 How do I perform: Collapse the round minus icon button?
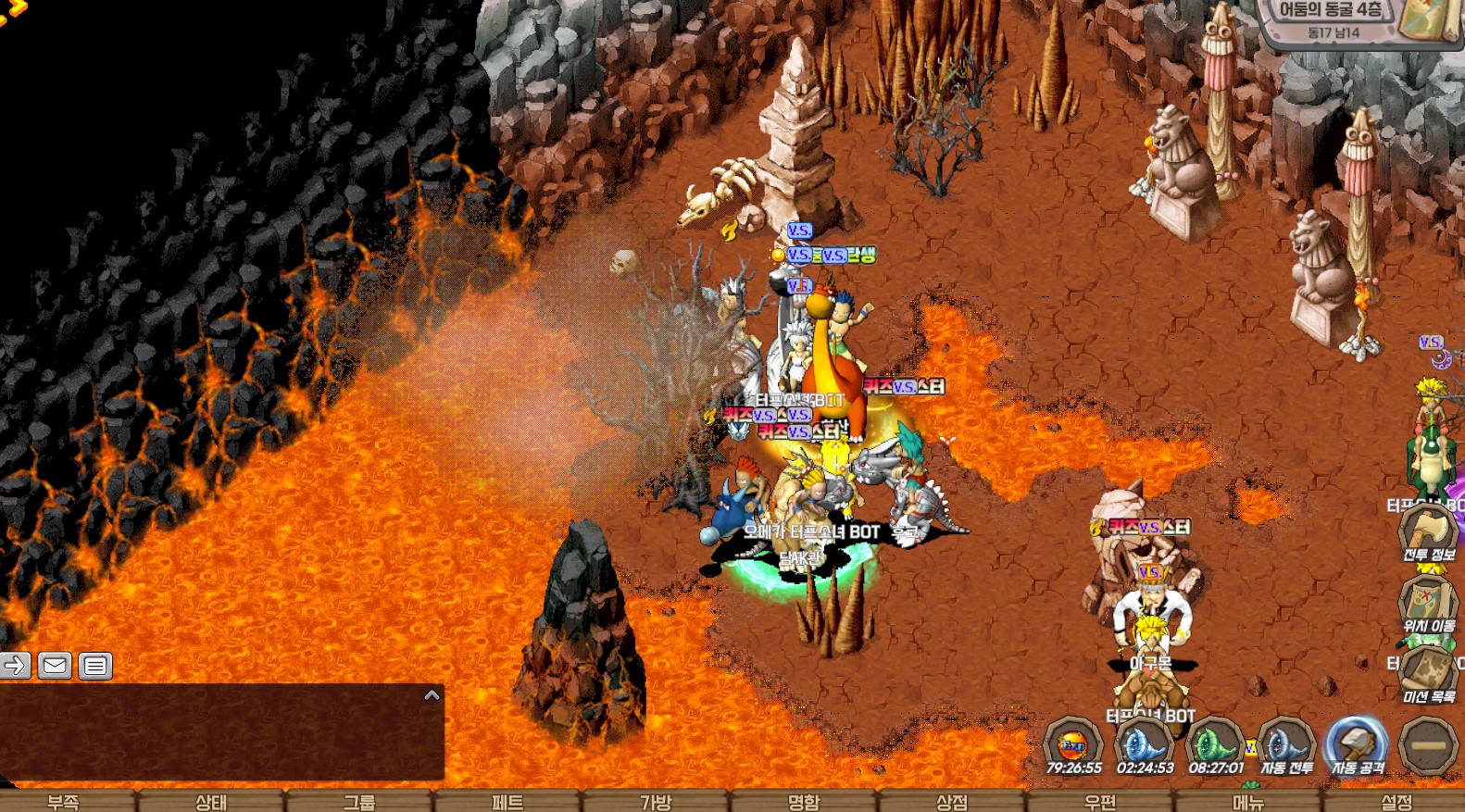[x=1428, y=744]
